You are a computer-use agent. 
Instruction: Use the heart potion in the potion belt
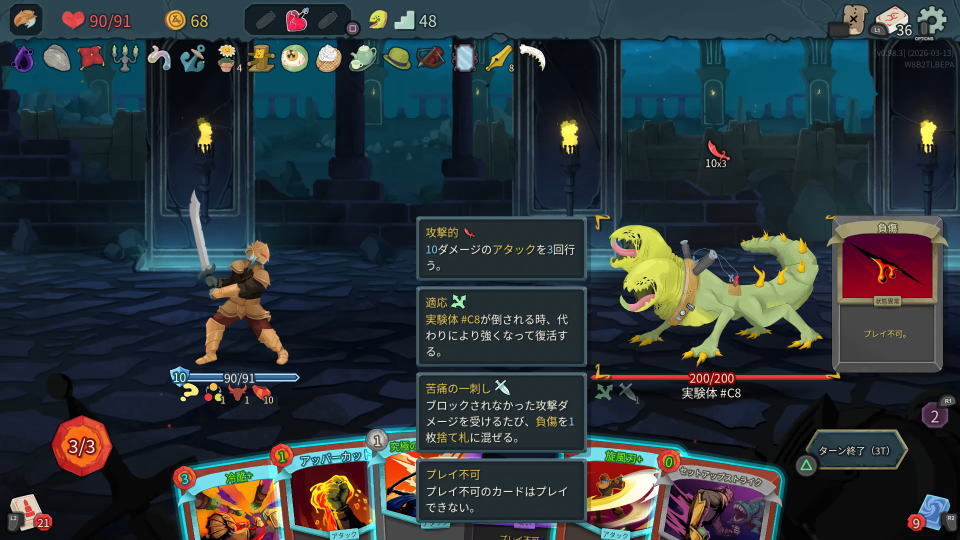297,20
